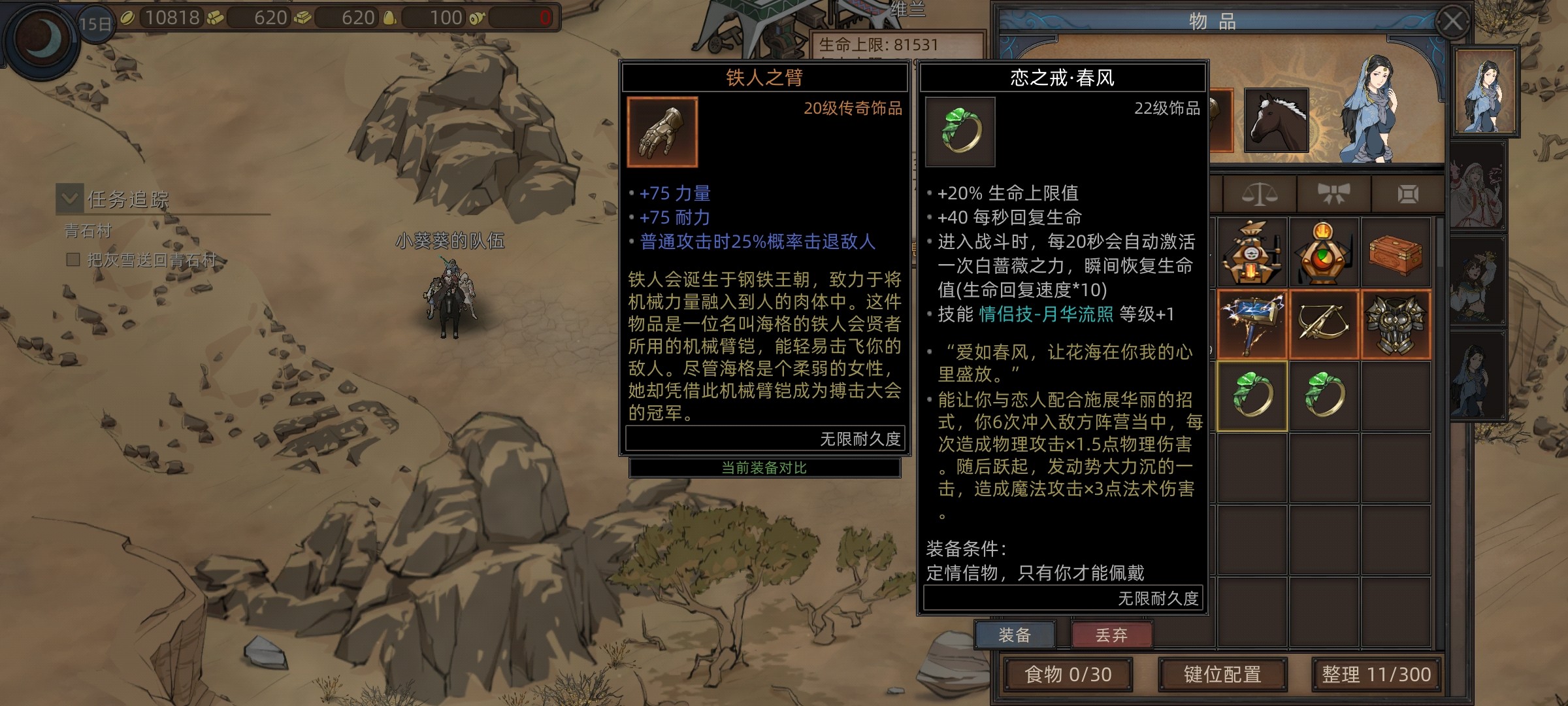Select the red wooden treasure chest item

(1396, 254)
